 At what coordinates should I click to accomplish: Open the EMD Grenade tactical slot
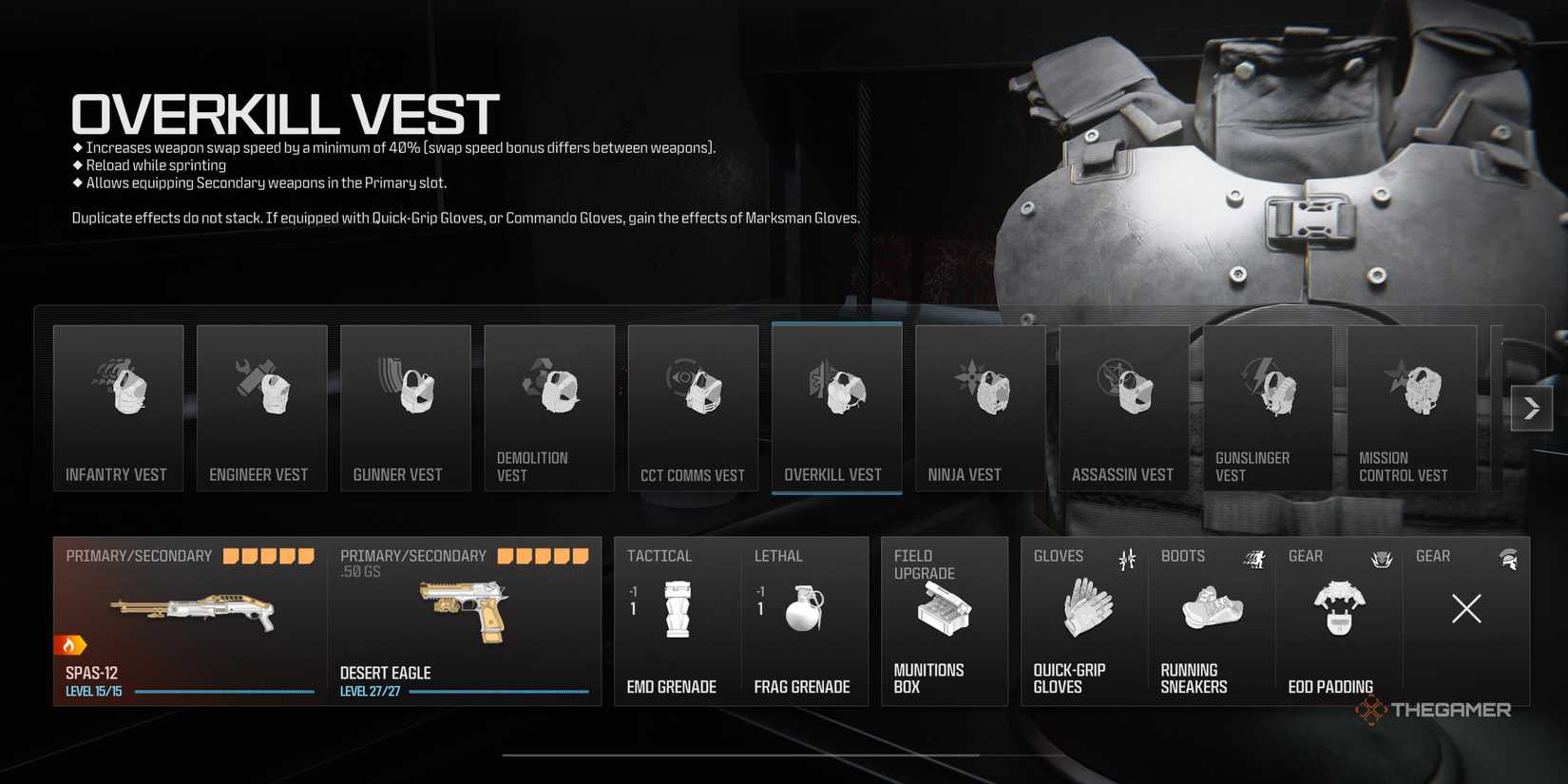tap(676, 618)
